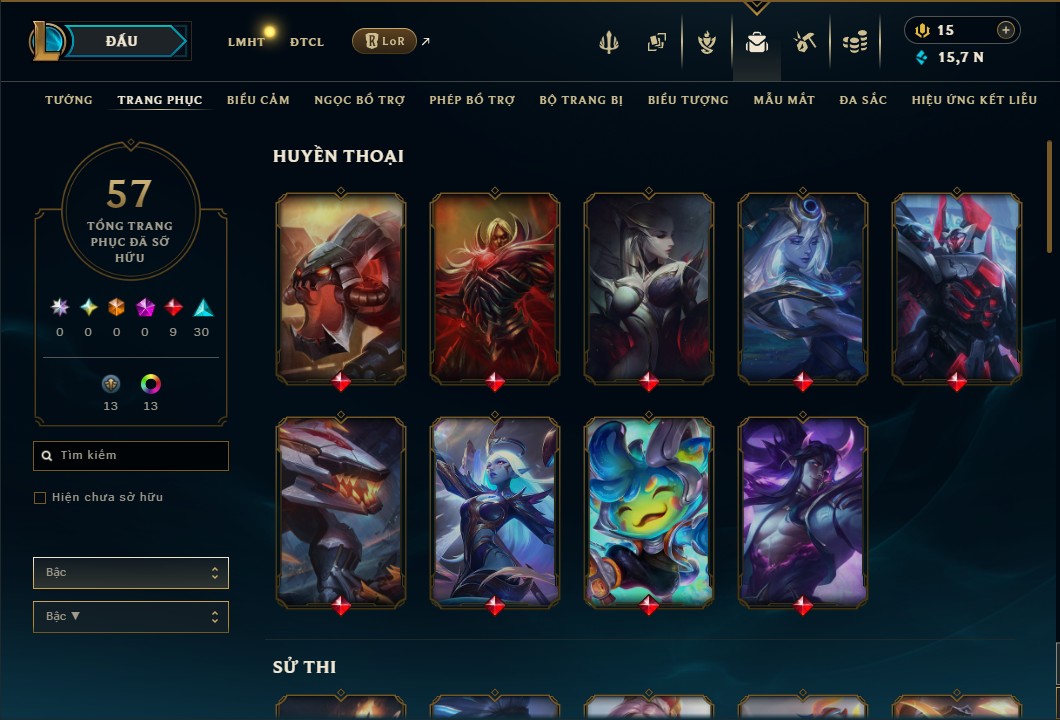Toggle the Hiện chưa sở hữu checkbox
Screen dimensions: 1060x720
point(40,498)
